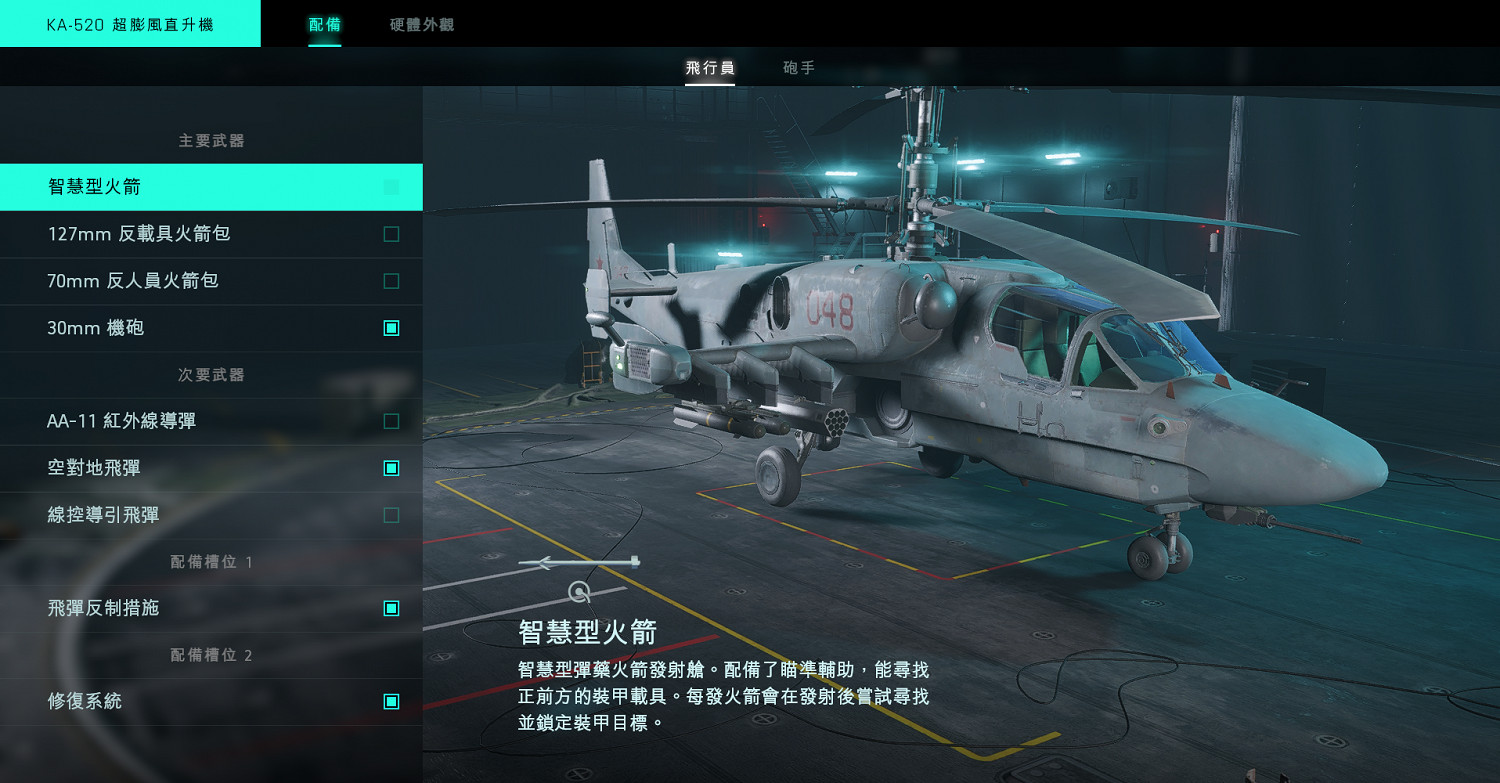Enable 線控導引飛彈 using its checkbox

tap(390, 514)
